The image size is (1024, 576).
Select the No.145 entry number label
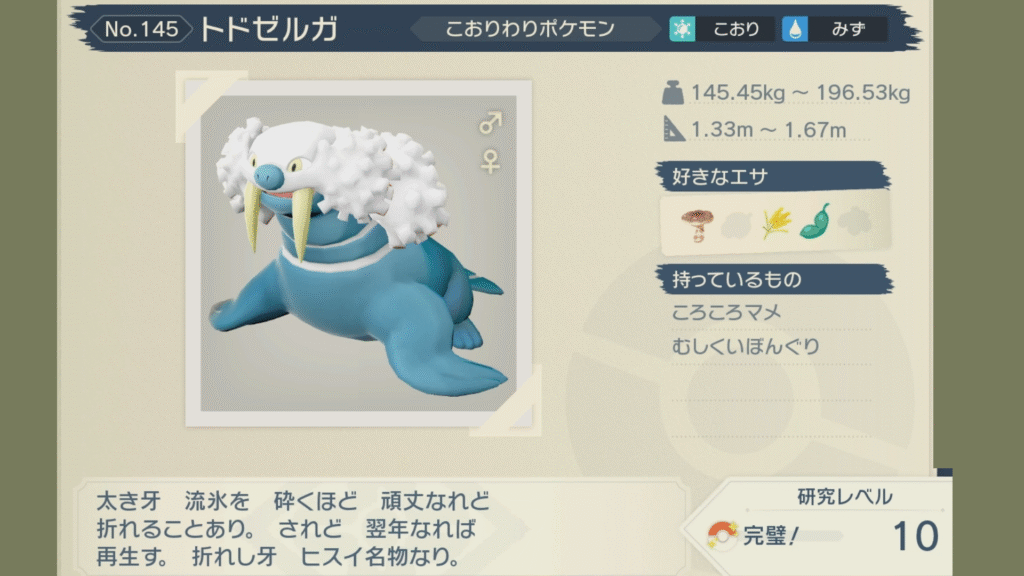pyautogui.click(x=140, y=29)
